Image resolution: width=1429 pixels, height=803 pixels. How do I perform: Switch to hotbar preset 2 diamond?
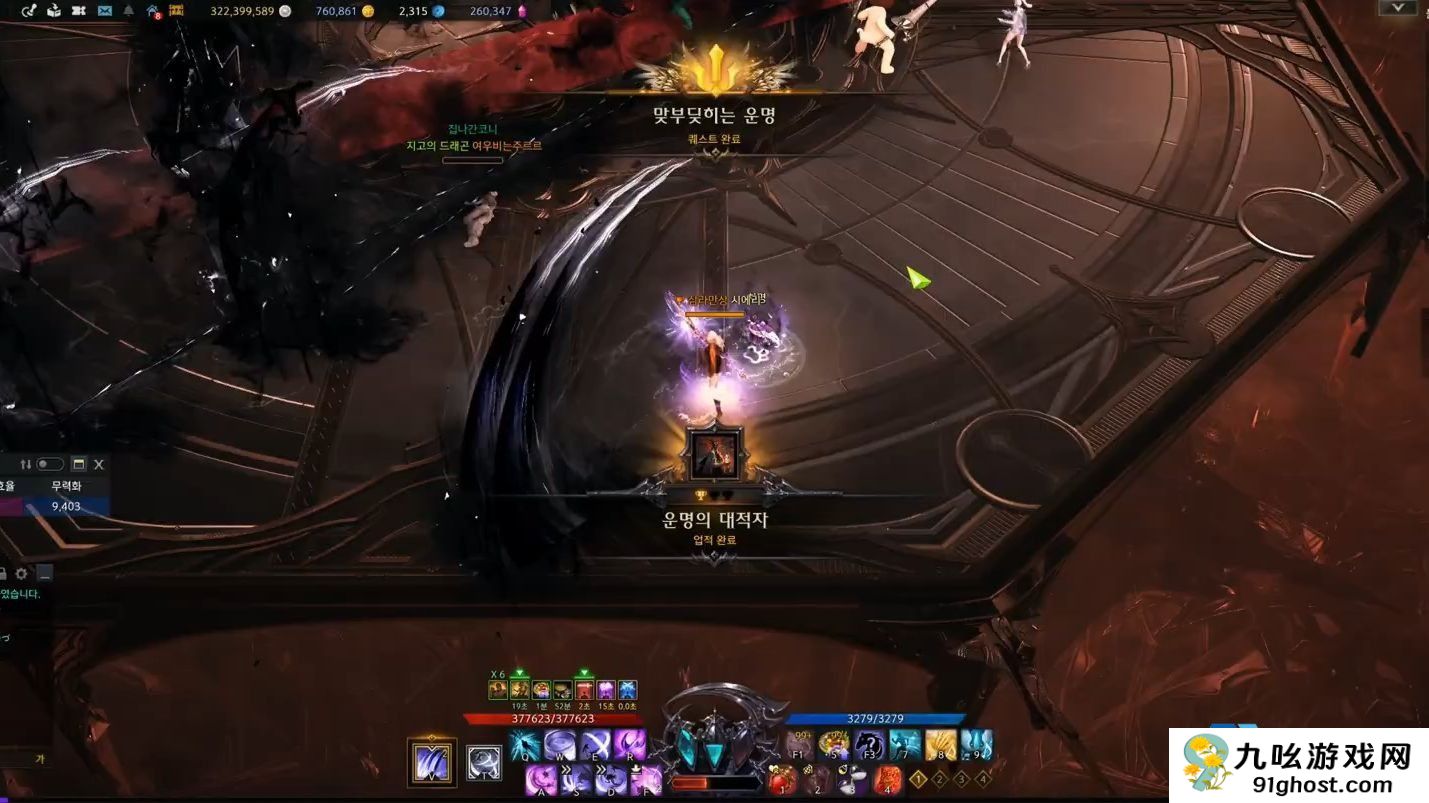coord(940,778)
